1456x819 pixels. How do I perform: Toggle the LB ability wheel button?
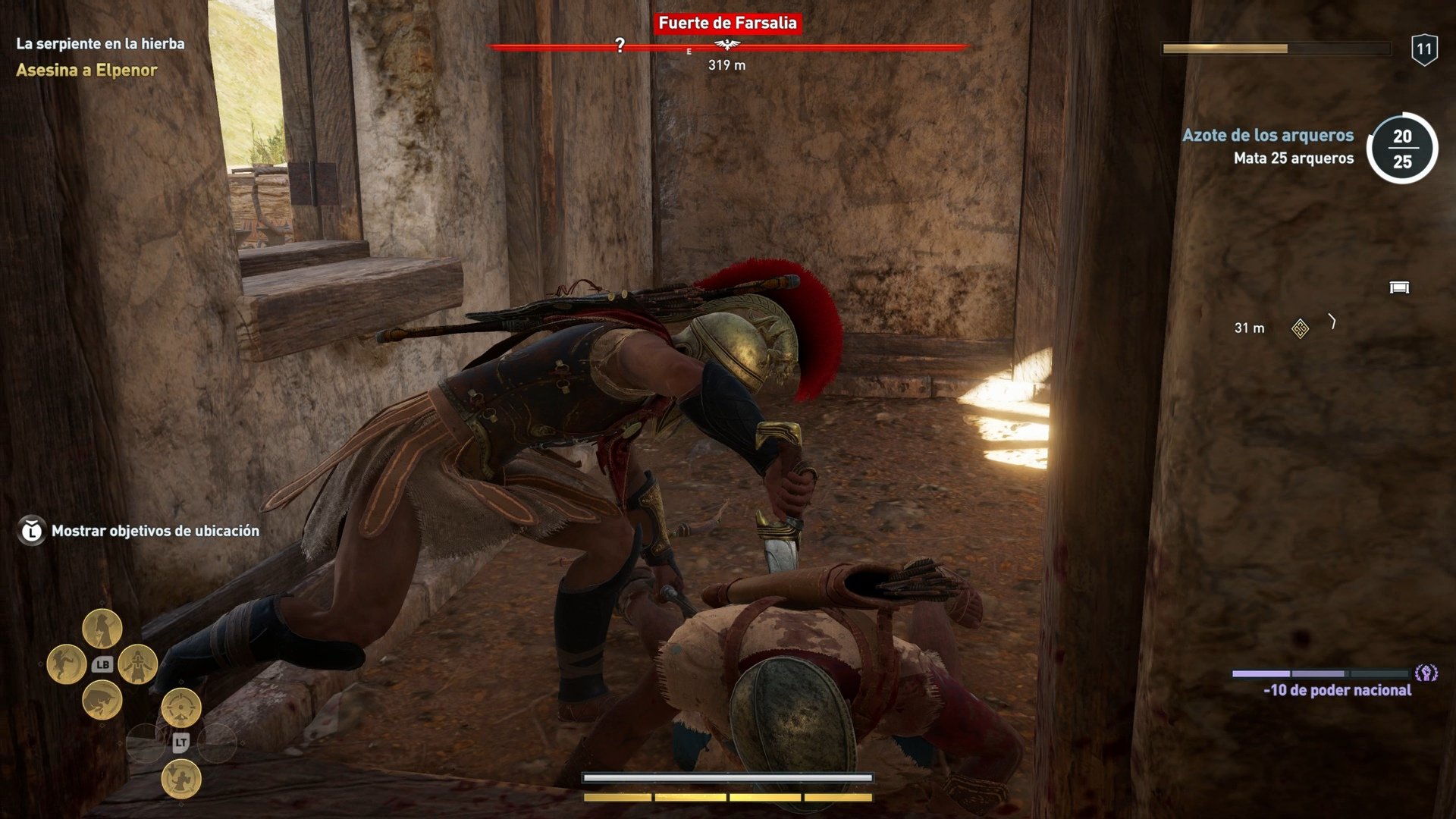pyautogui.click(x=102, y=665)
